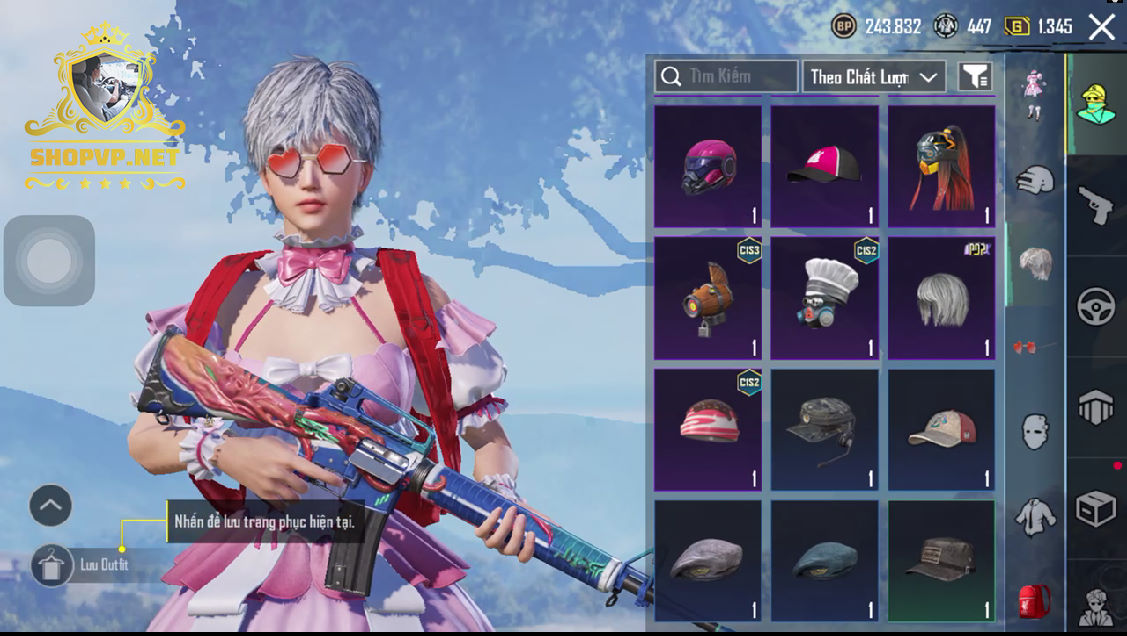Select the white chef hat headgear
Viewport: 1127px width, 636px height.
coord(825,298)
